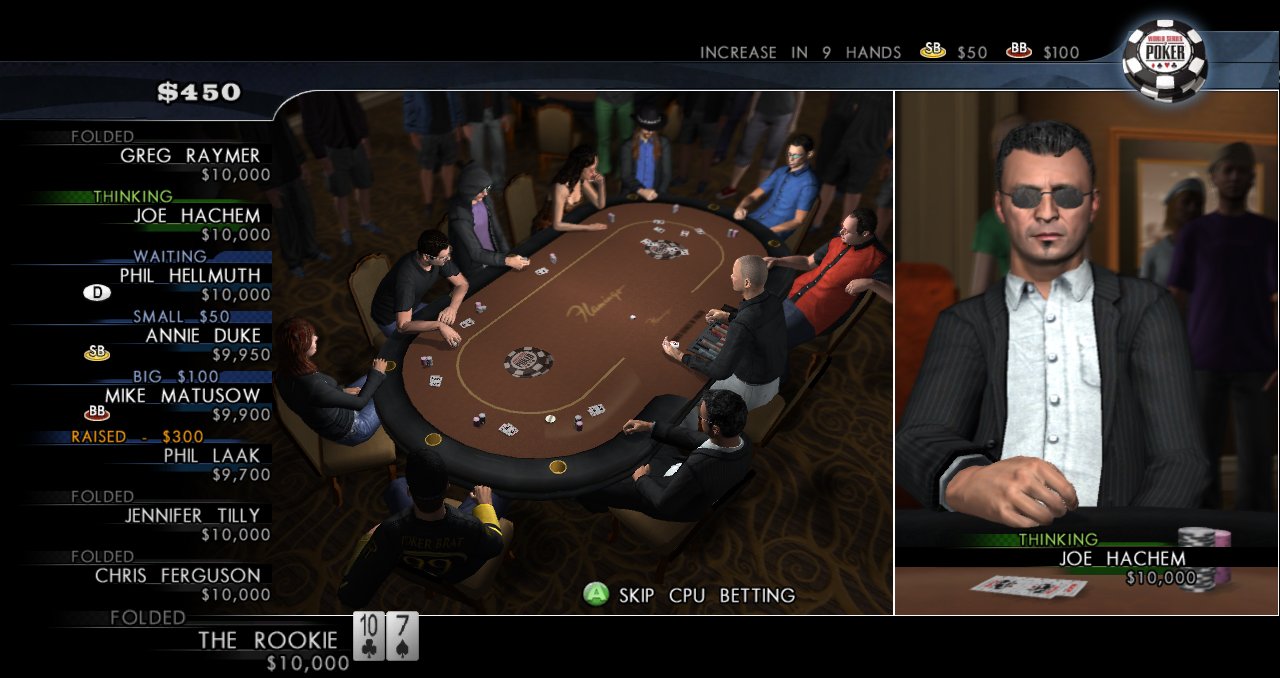This screenshot has width=1280, height=678.
Task: Click the 10 of clubs hole card
Action: tap(368, 636)
